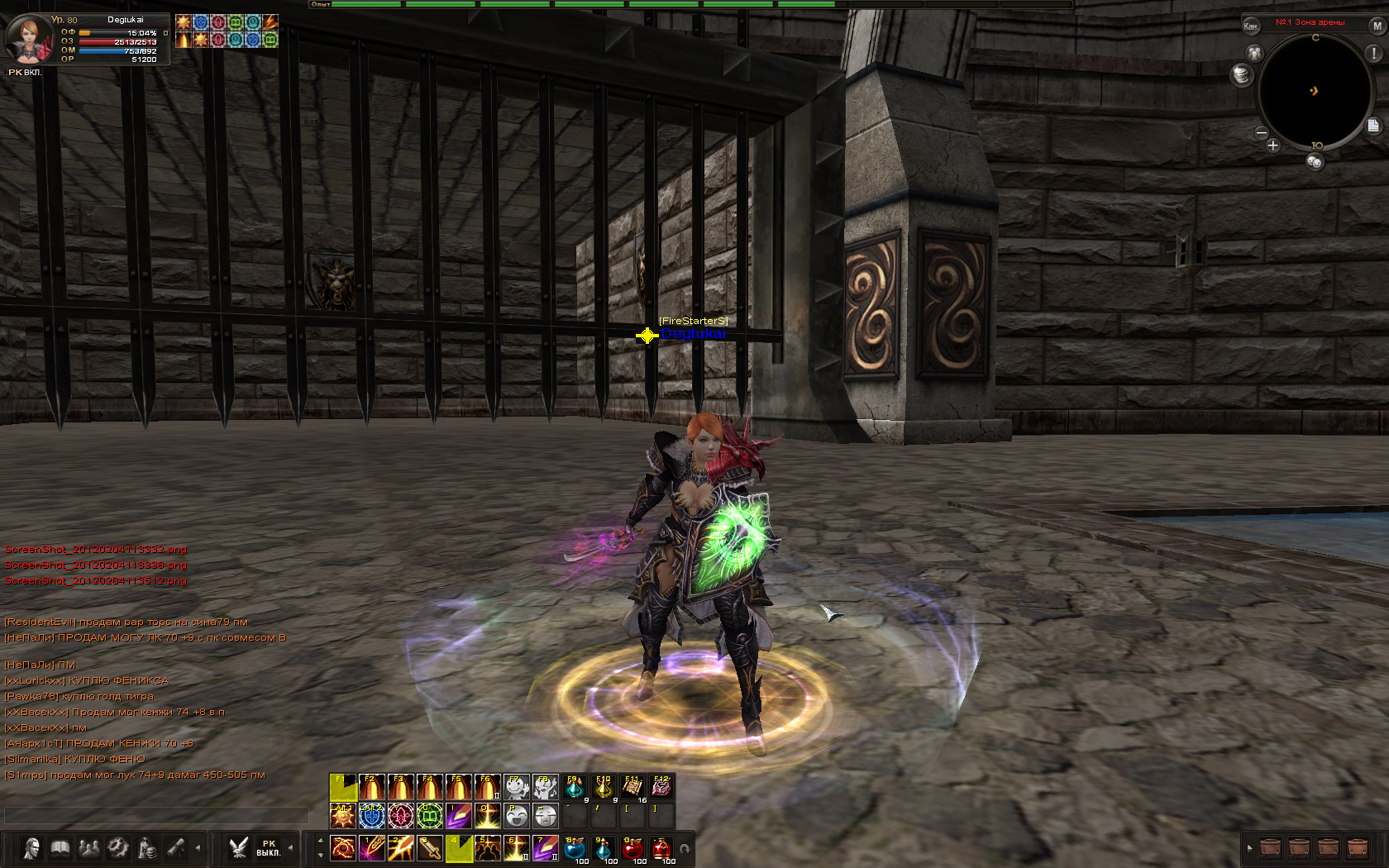
Task: Open the character profile menu icon
Action: pyautogui.click(x=31, y=848)
